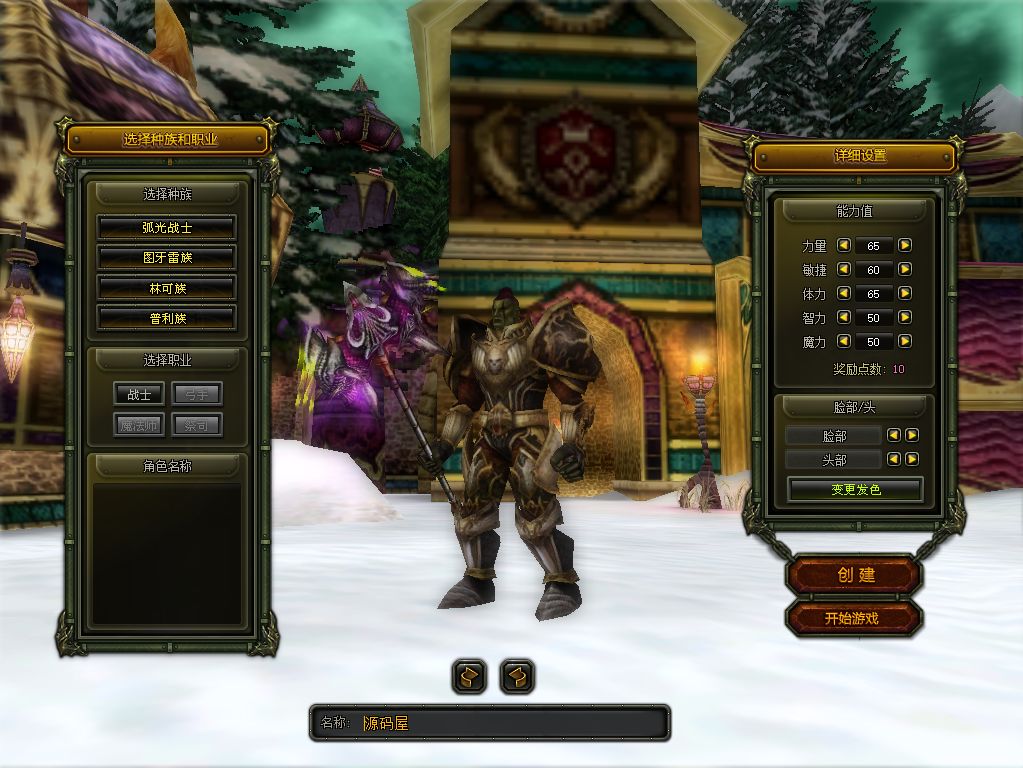
Task: Rotate character with left arrow button
Action: 469,677
